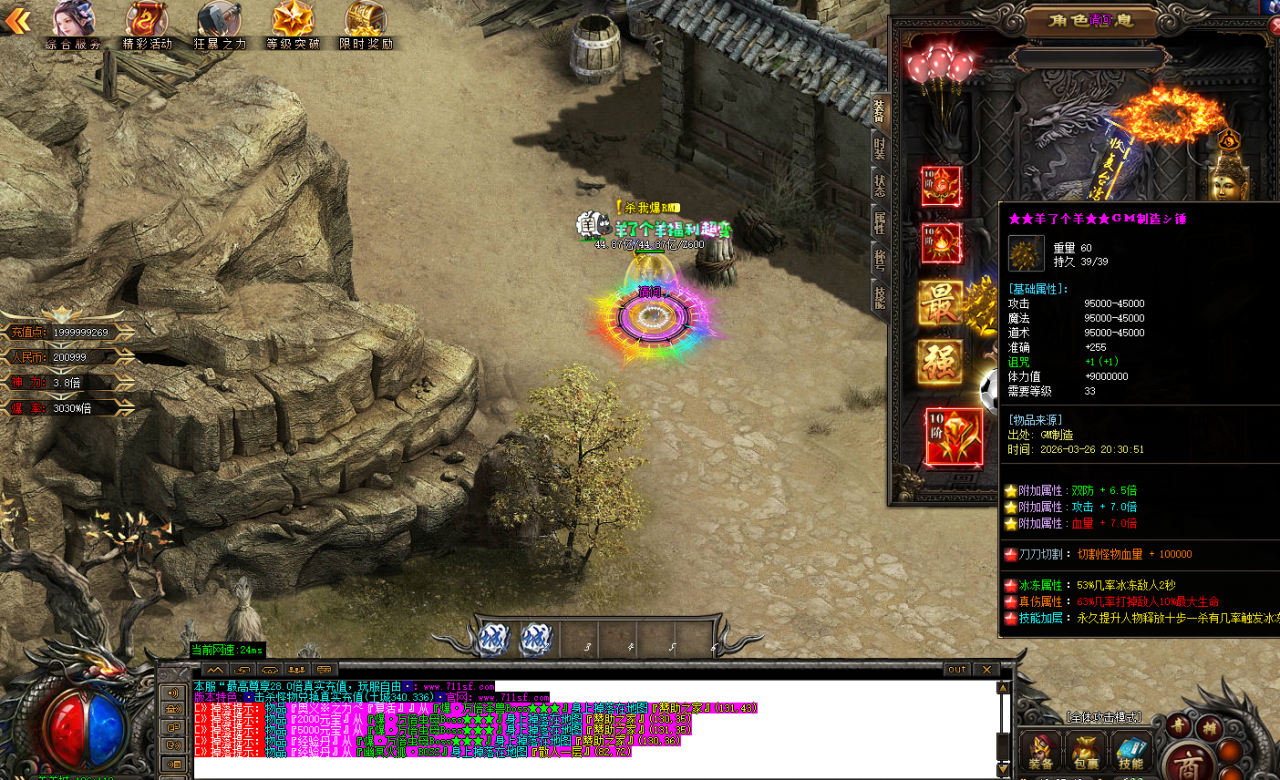Screen dimensions: 1280x780
Task: Select the golden 强 equipment slot
Action: coord(941,361)
